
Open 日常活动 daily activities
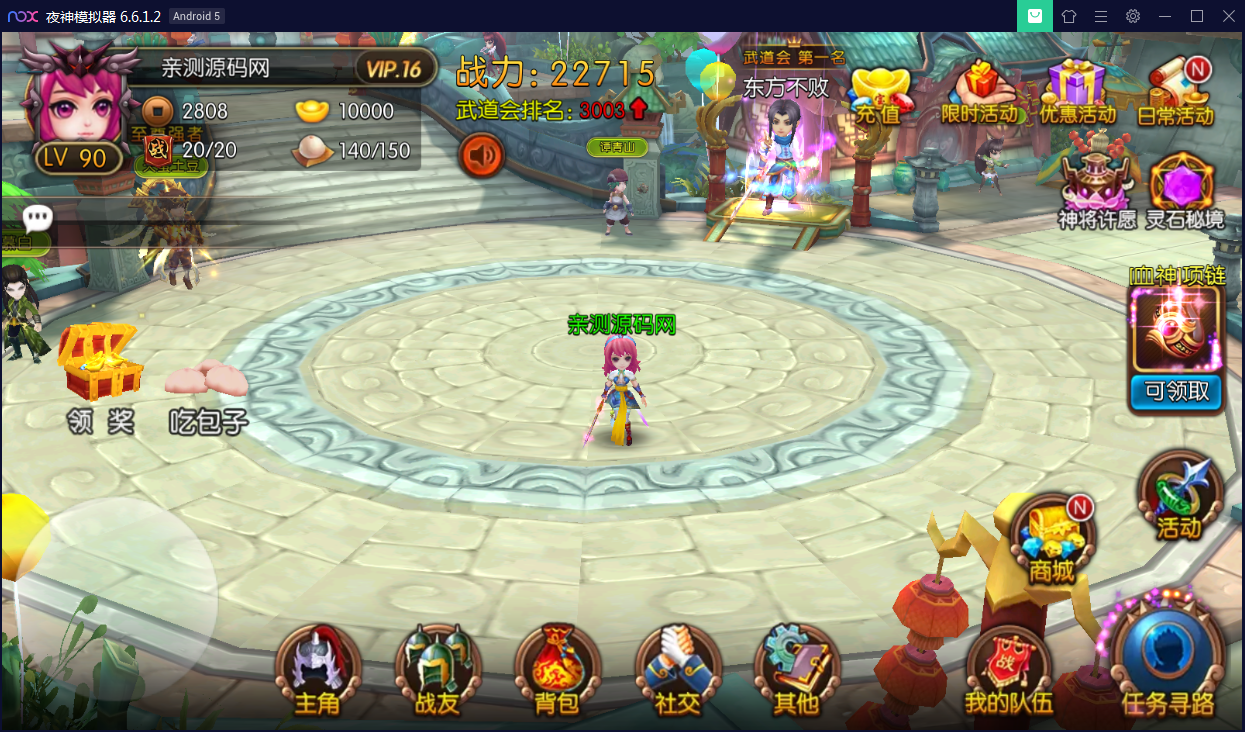pyautogui.click(x=1177, y=93)
